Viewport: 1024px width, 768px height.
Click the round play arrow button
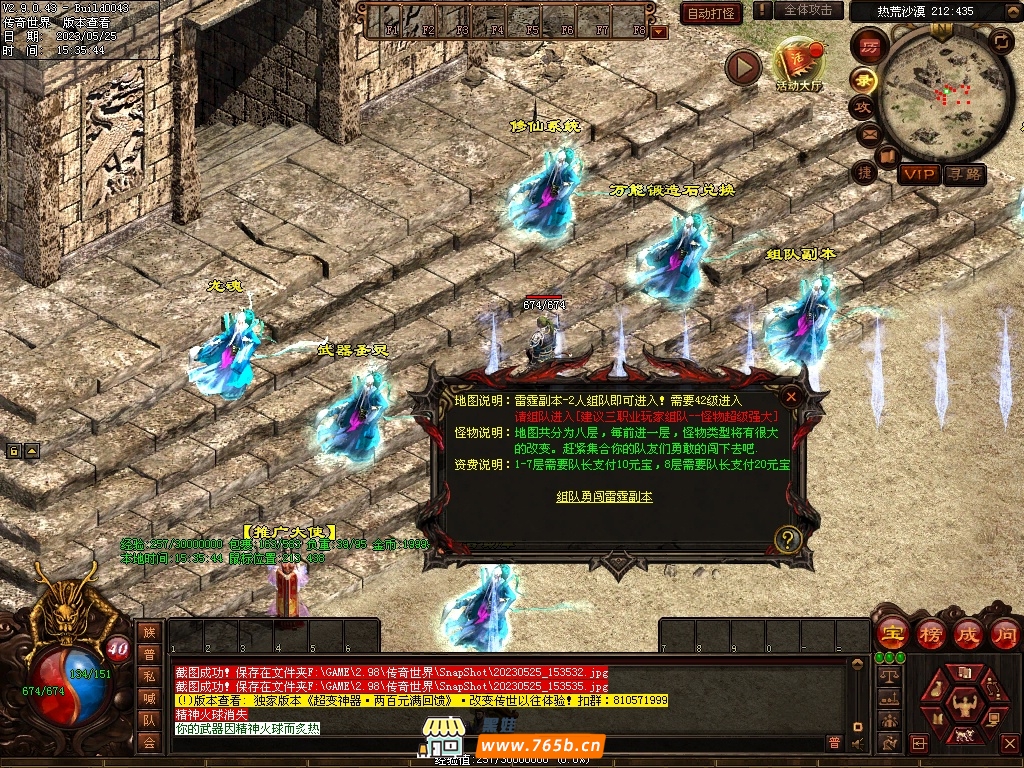coord(743,67)
